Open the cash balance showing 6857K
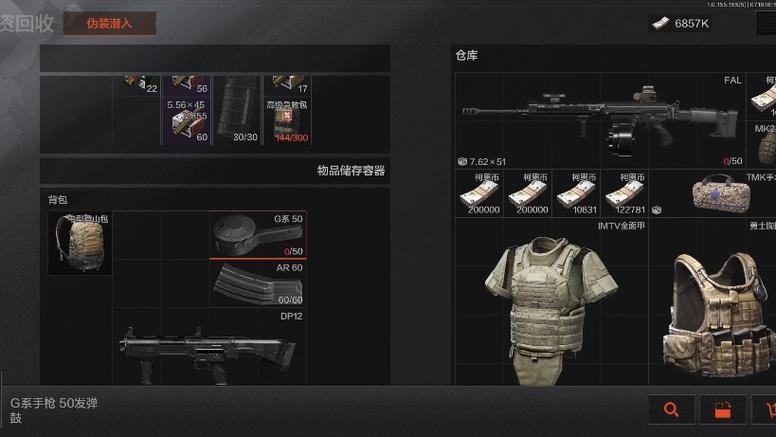Viewport: 776px width, 437px height. click(x=682, y=23)
